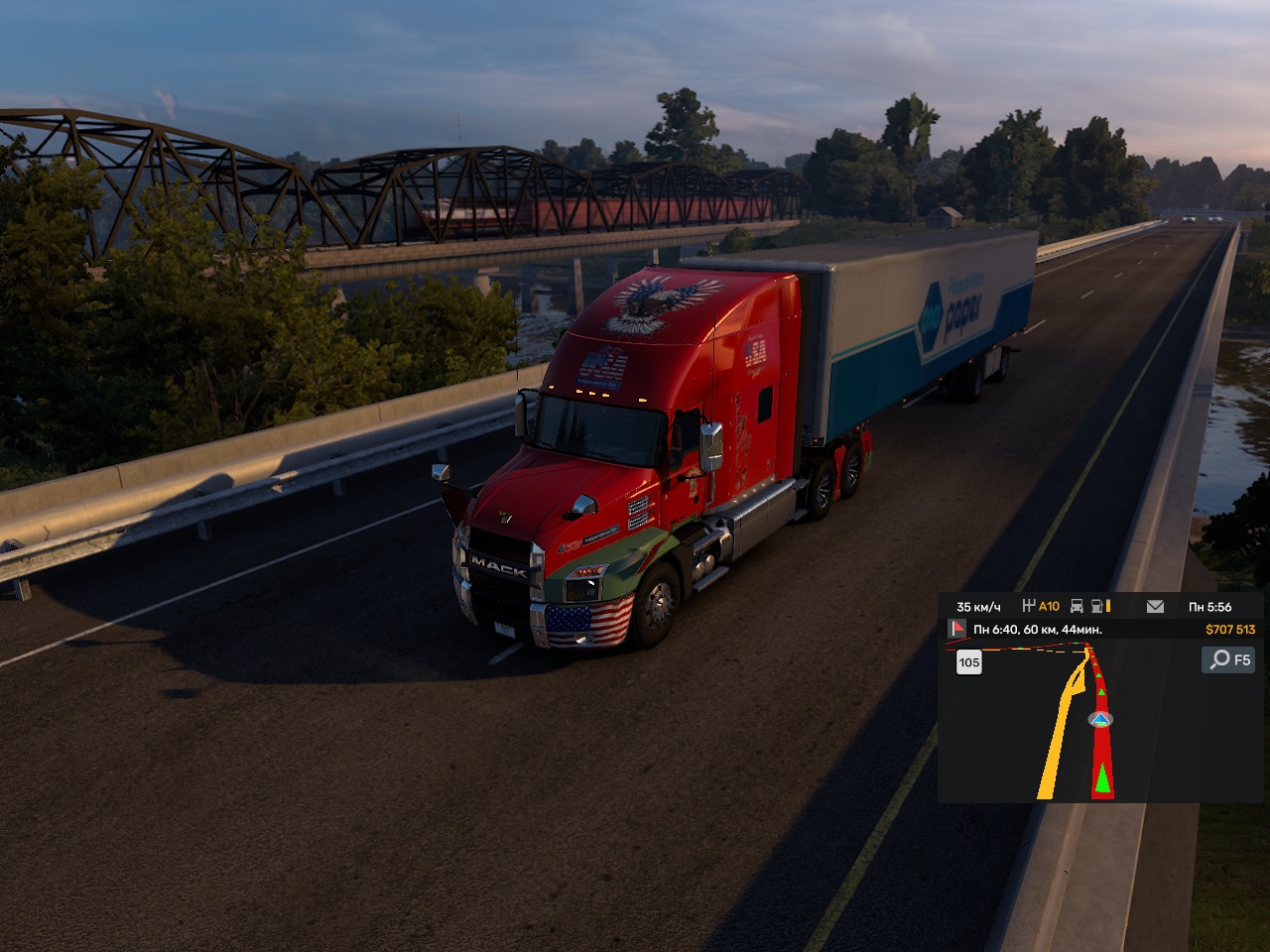Click the 105 route shield on the map
The height and width of the screenshot is (952, 1270).
[969, 662]
